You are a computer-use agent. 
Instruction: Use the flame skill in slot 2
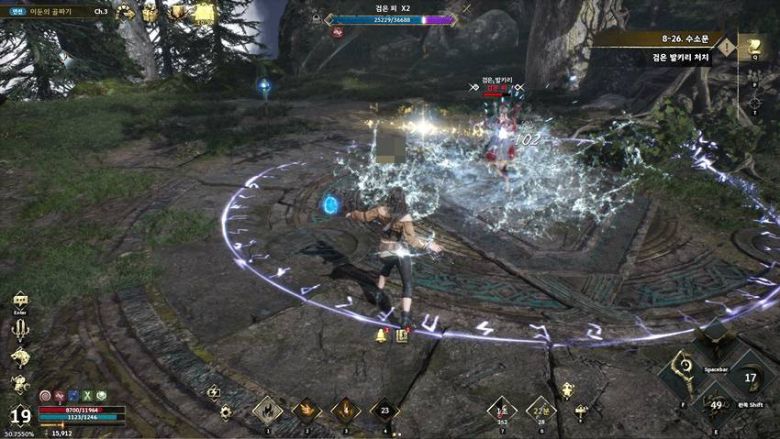click(306, 409)
